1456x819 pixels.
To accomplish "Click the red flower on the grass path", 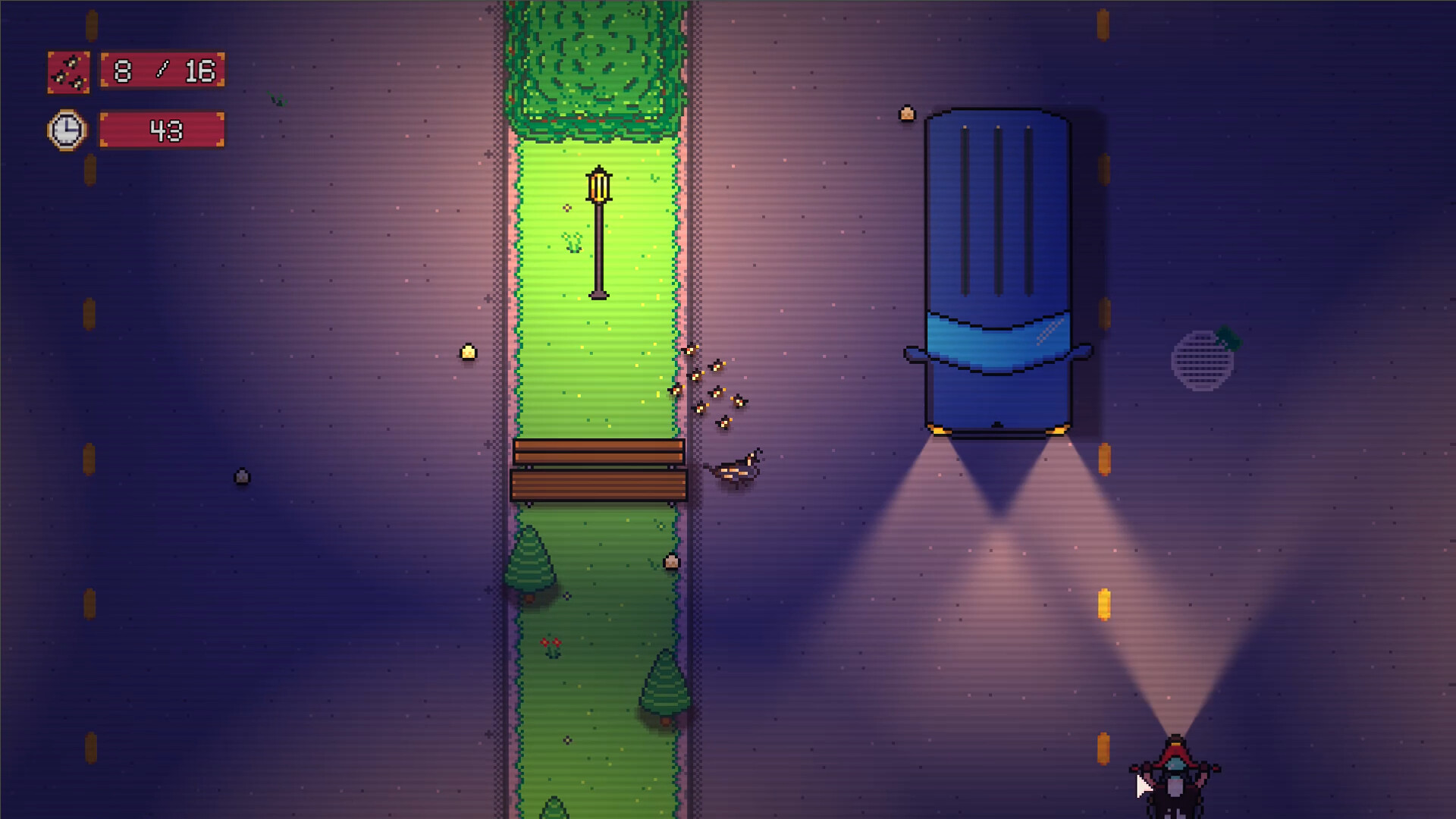I will point(551,643).
